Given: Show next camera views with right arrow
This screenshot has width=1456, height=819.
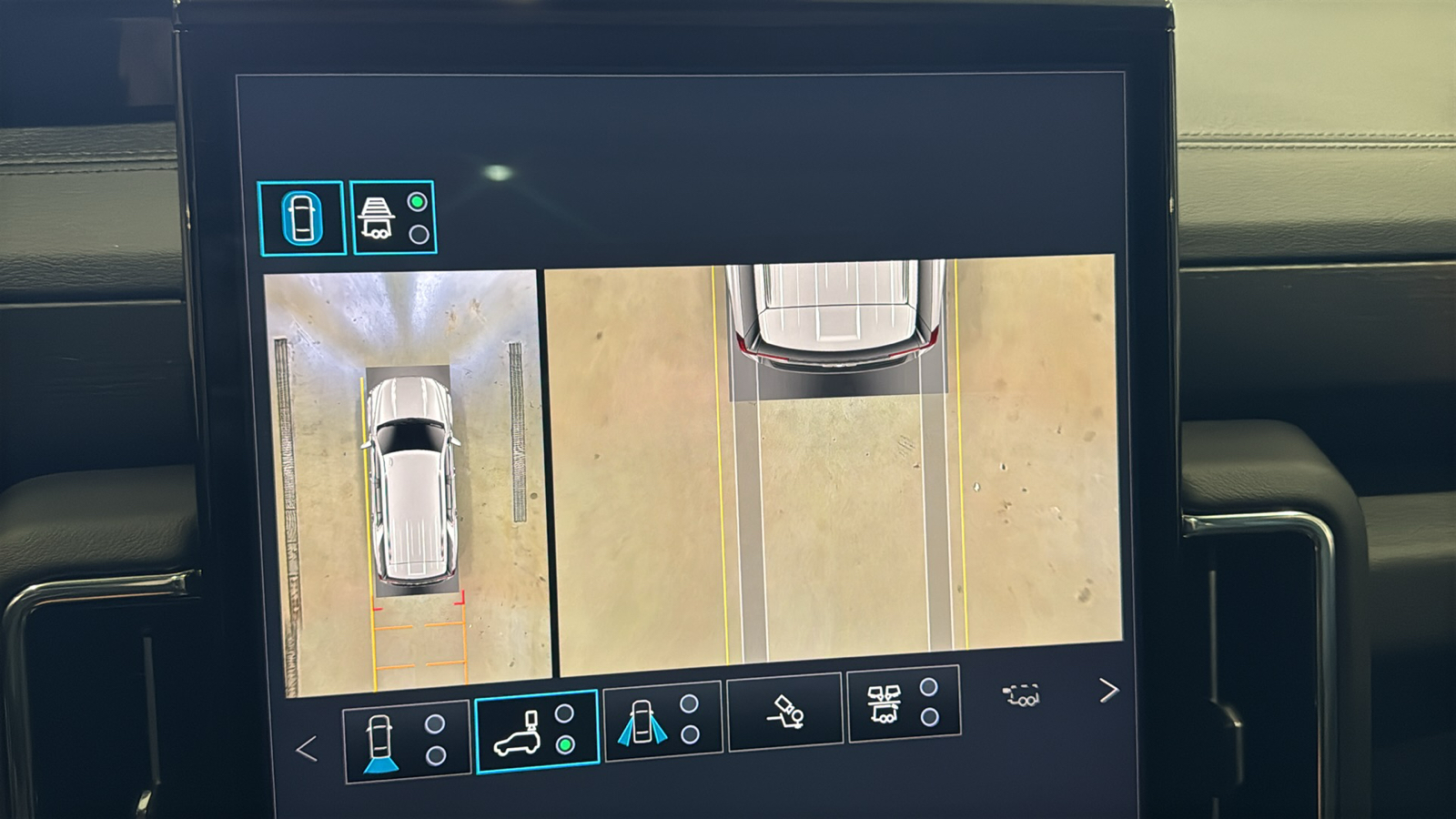Looking at the screenshot, I should click(x=1107, y=691).
